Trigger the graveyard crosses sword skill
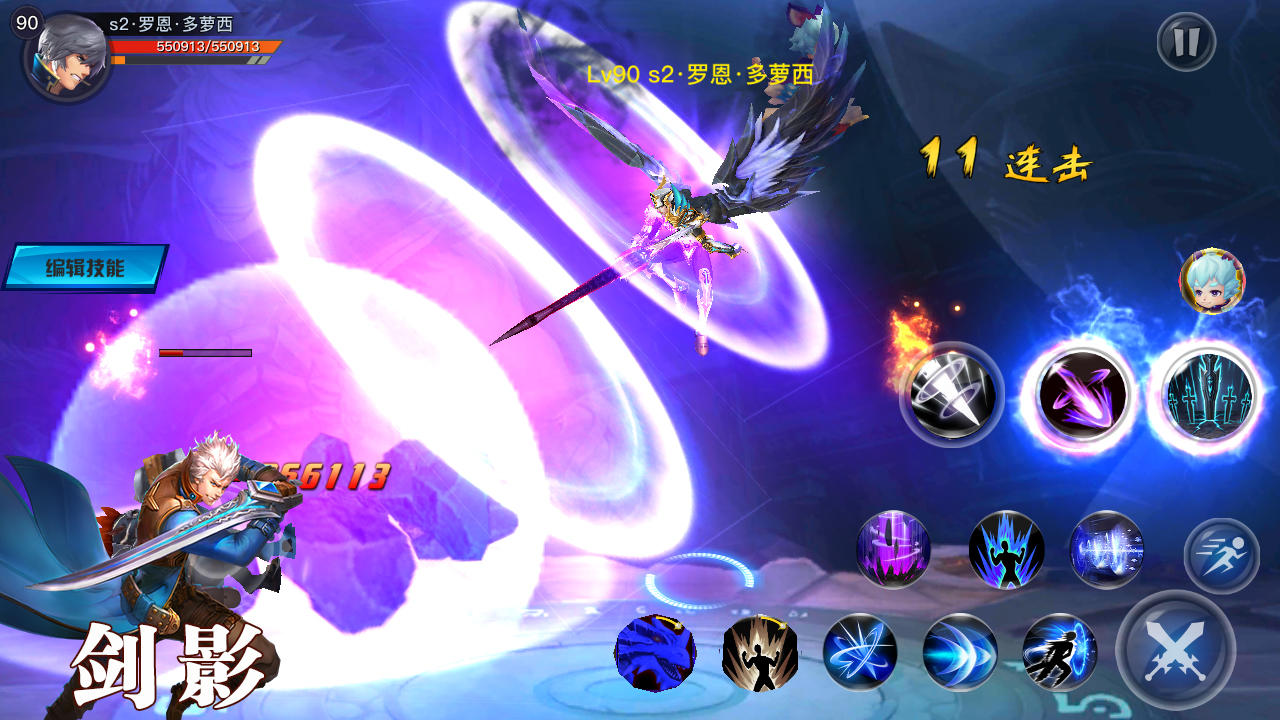This screenshot has height=720, width=1280. [x=1207, y=394]
